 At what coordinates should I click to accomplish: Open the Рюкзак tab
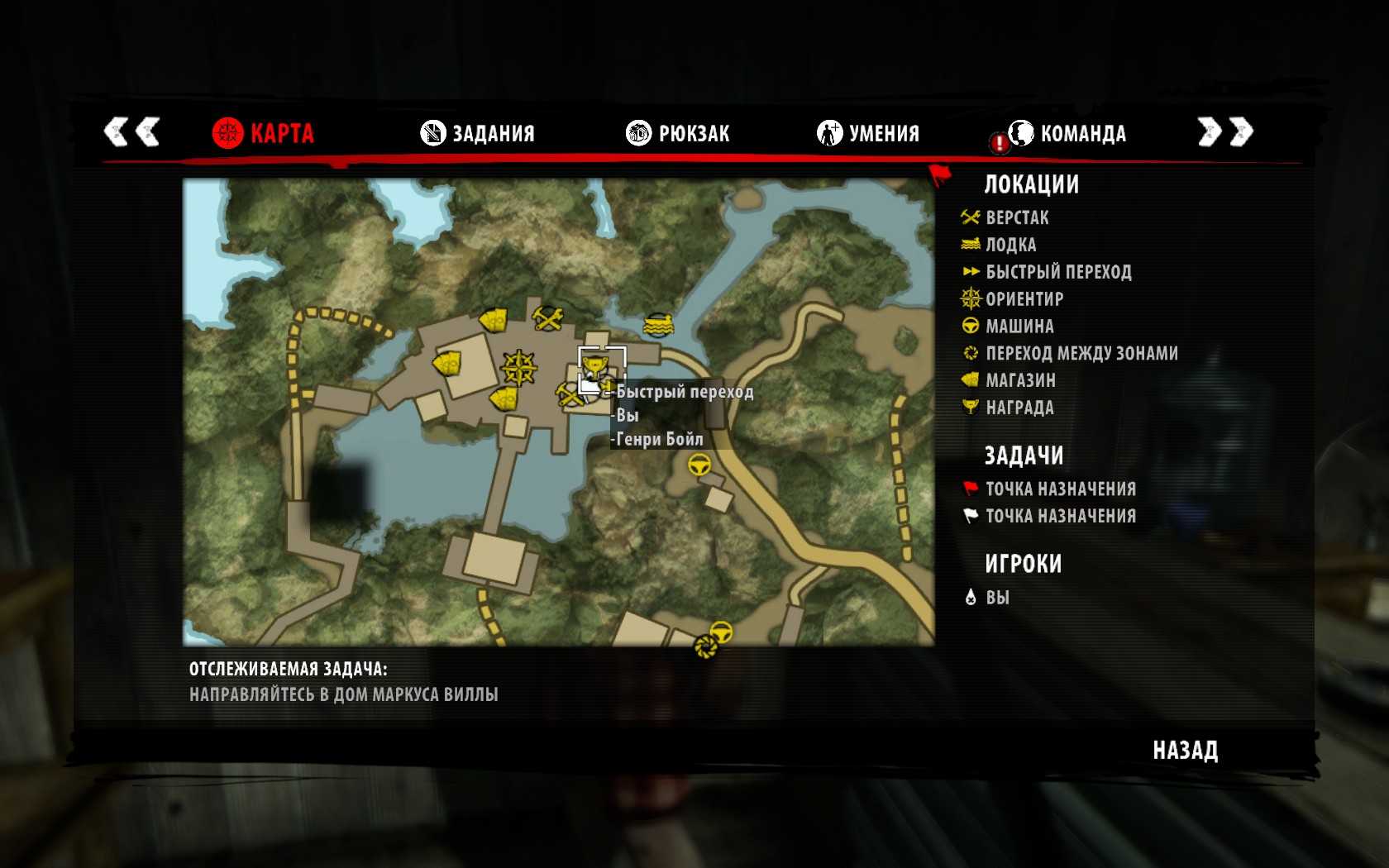pos(678,133)
